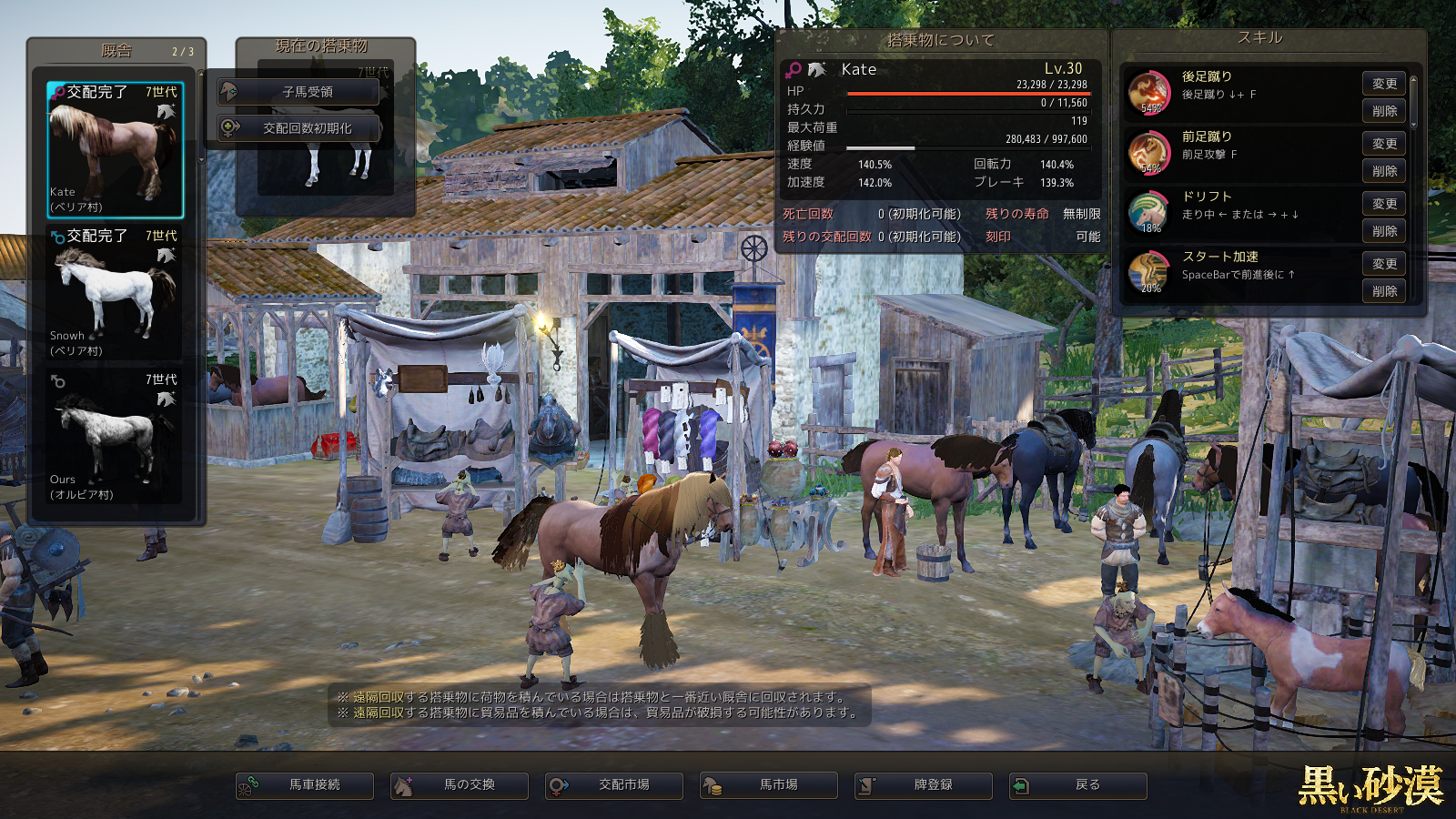Delete the 後足蹴り skill
This screenshot has height=819, width=1456.
pos(1383,111)
